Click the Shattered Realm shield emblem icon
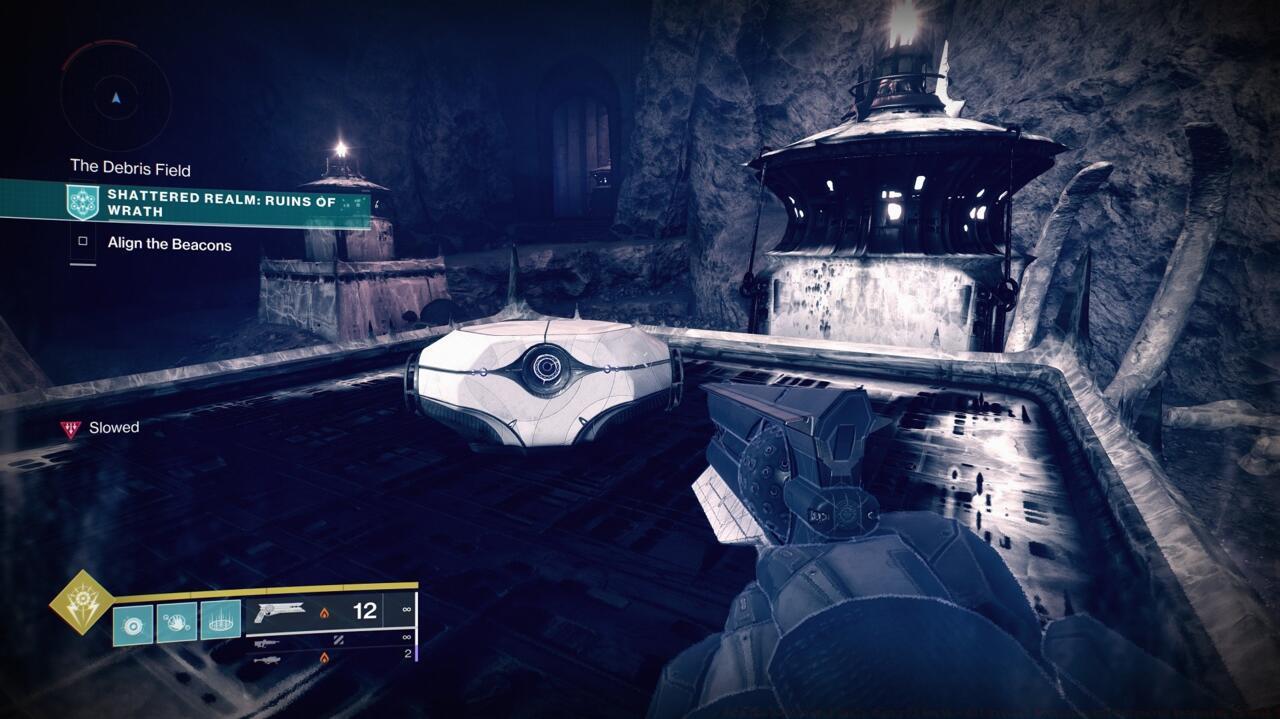 [x=81, y=203]
